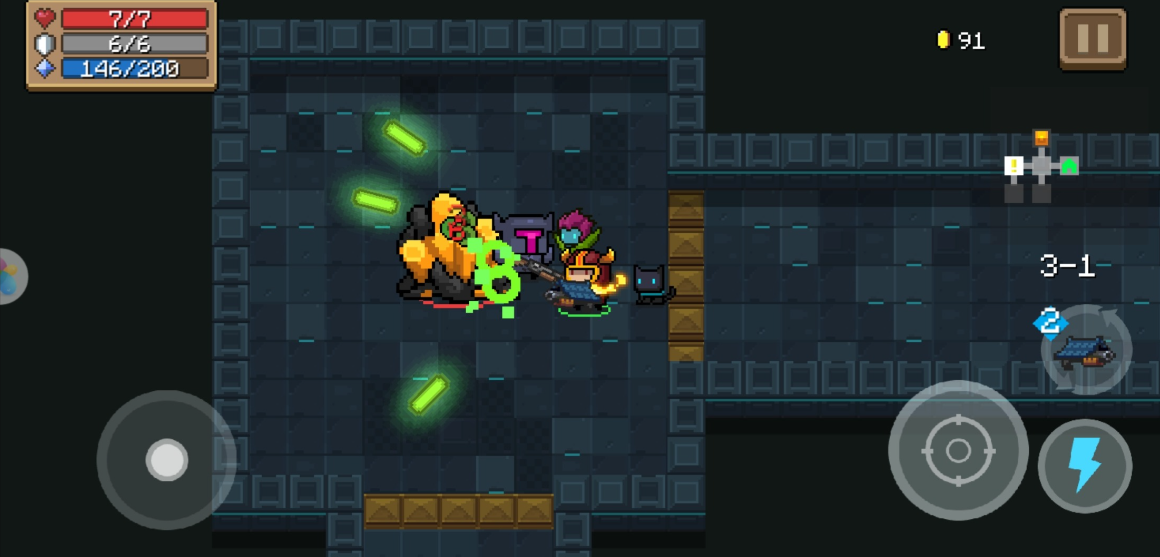Image resolution: width=1160 pixels, height=557 pixels.
Task: Touch the virtual movement joystick
Action: point(166,460)
